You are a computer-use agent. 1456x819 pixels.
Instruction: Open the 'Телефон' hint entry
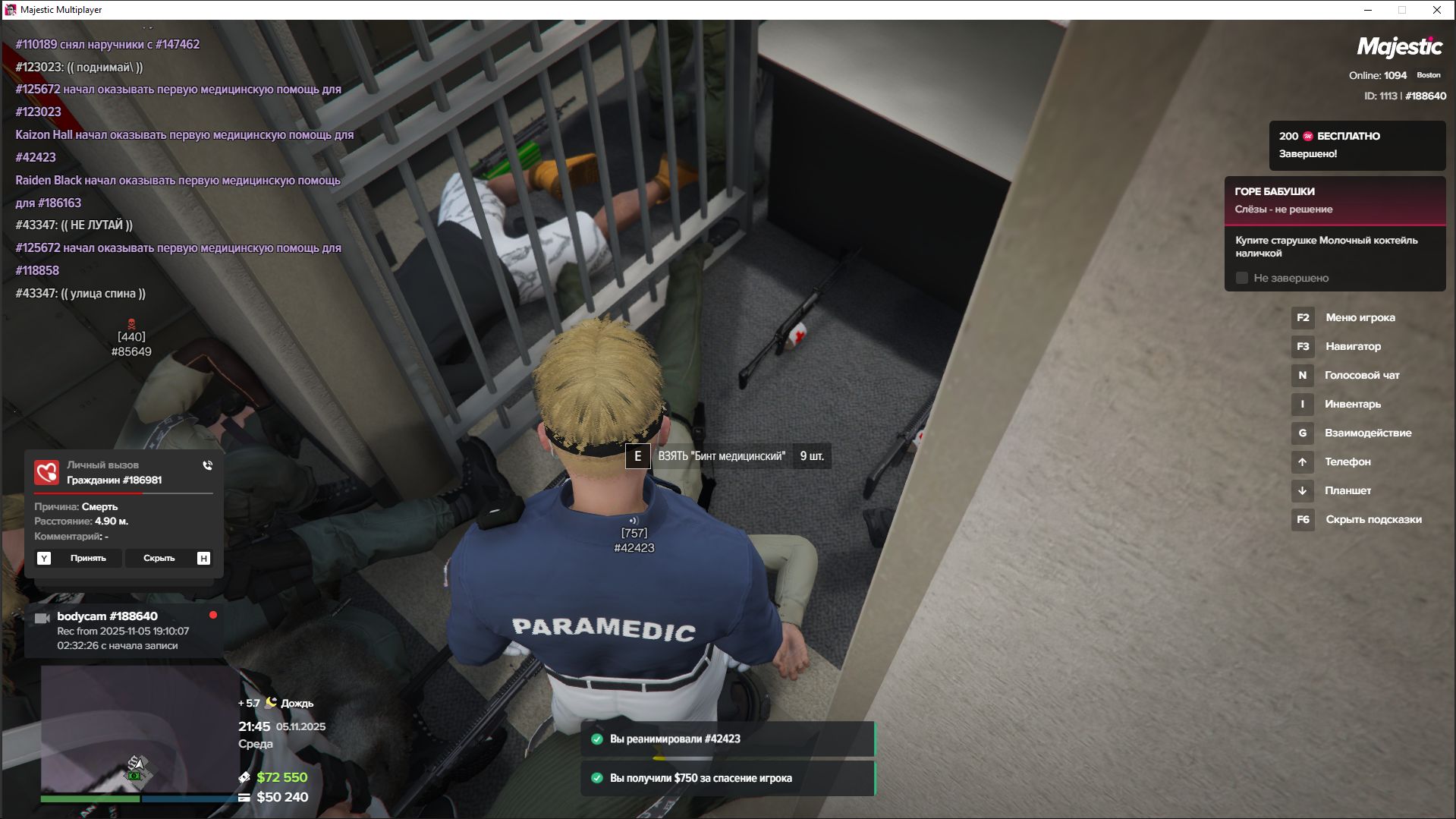click(x=1347, y=462)
